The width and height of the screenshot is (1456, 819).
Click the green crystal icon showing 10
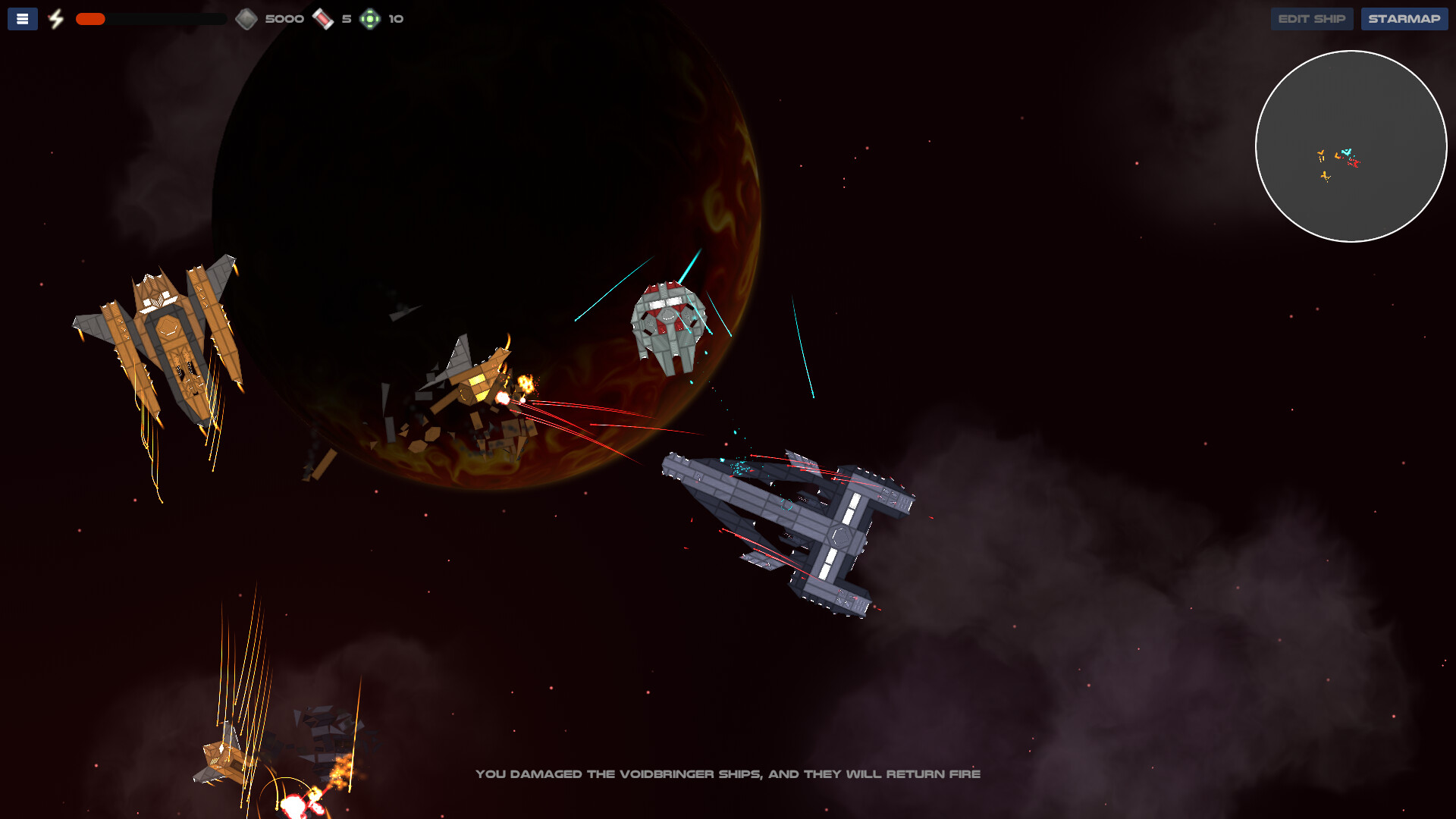click(371, 18)
